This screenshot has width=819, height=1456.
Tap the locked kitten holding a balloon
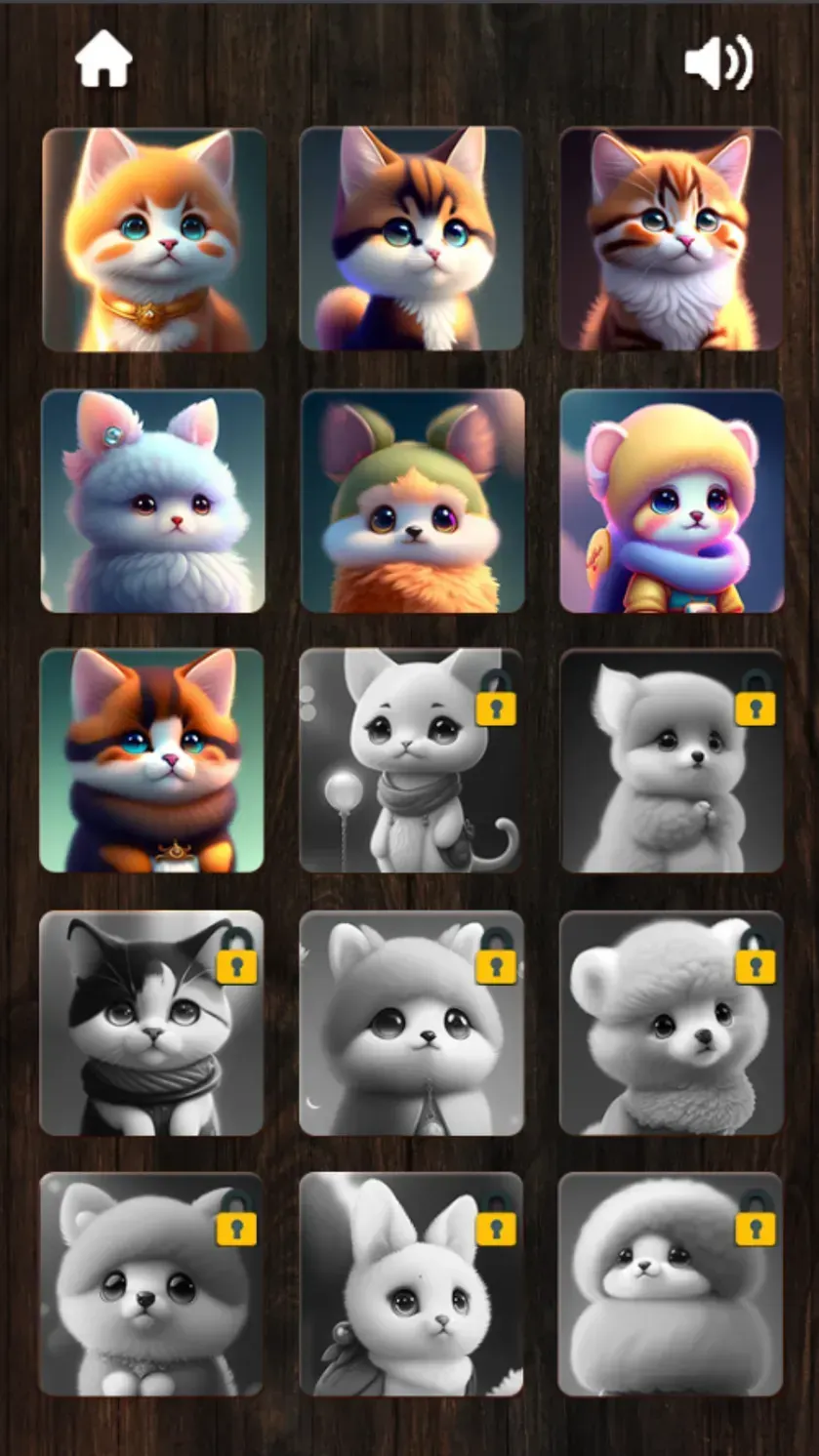click(x=411, y=760)
